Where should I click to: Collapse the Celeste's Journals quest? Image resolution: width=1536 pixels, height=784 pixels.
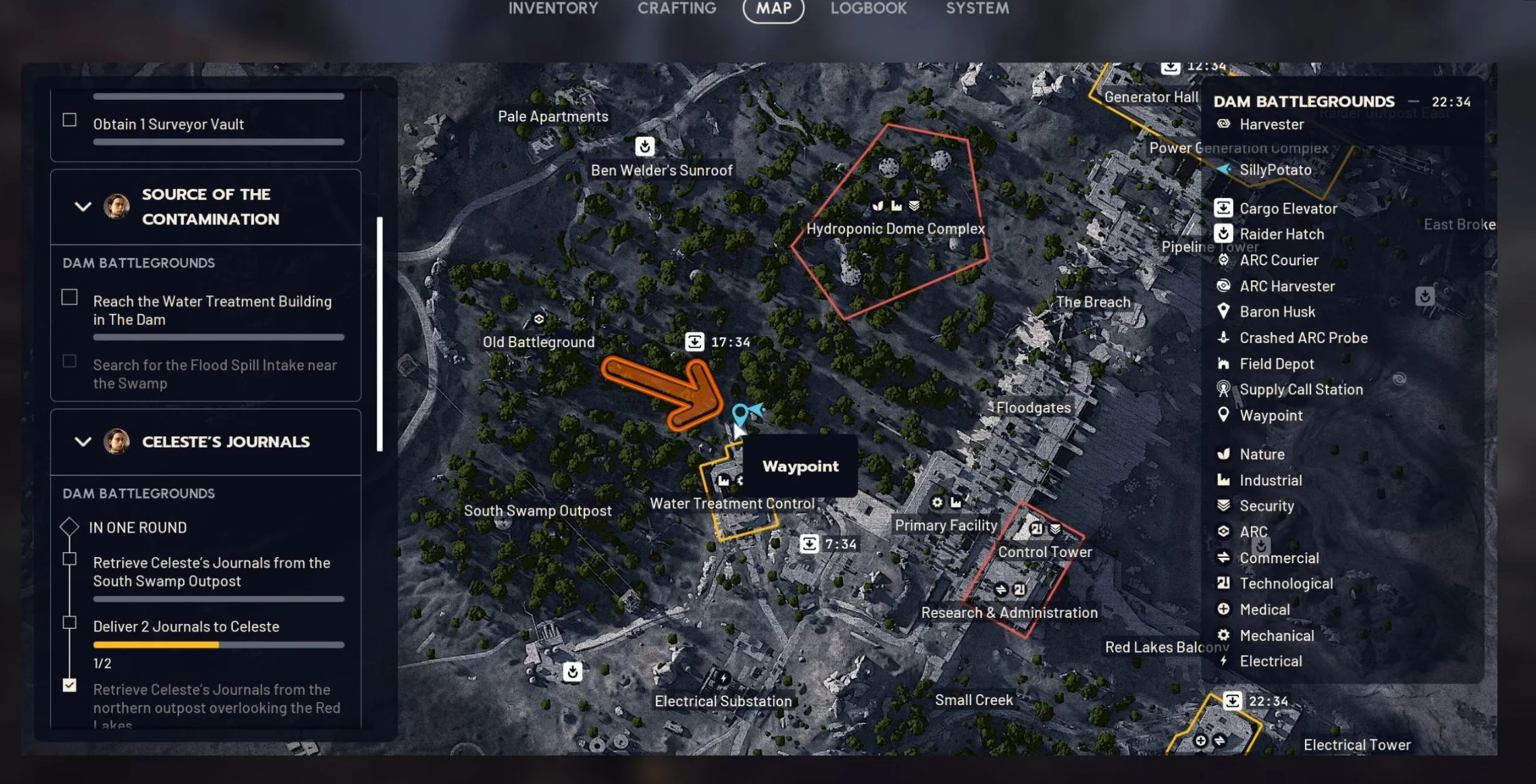pos(83,442)
